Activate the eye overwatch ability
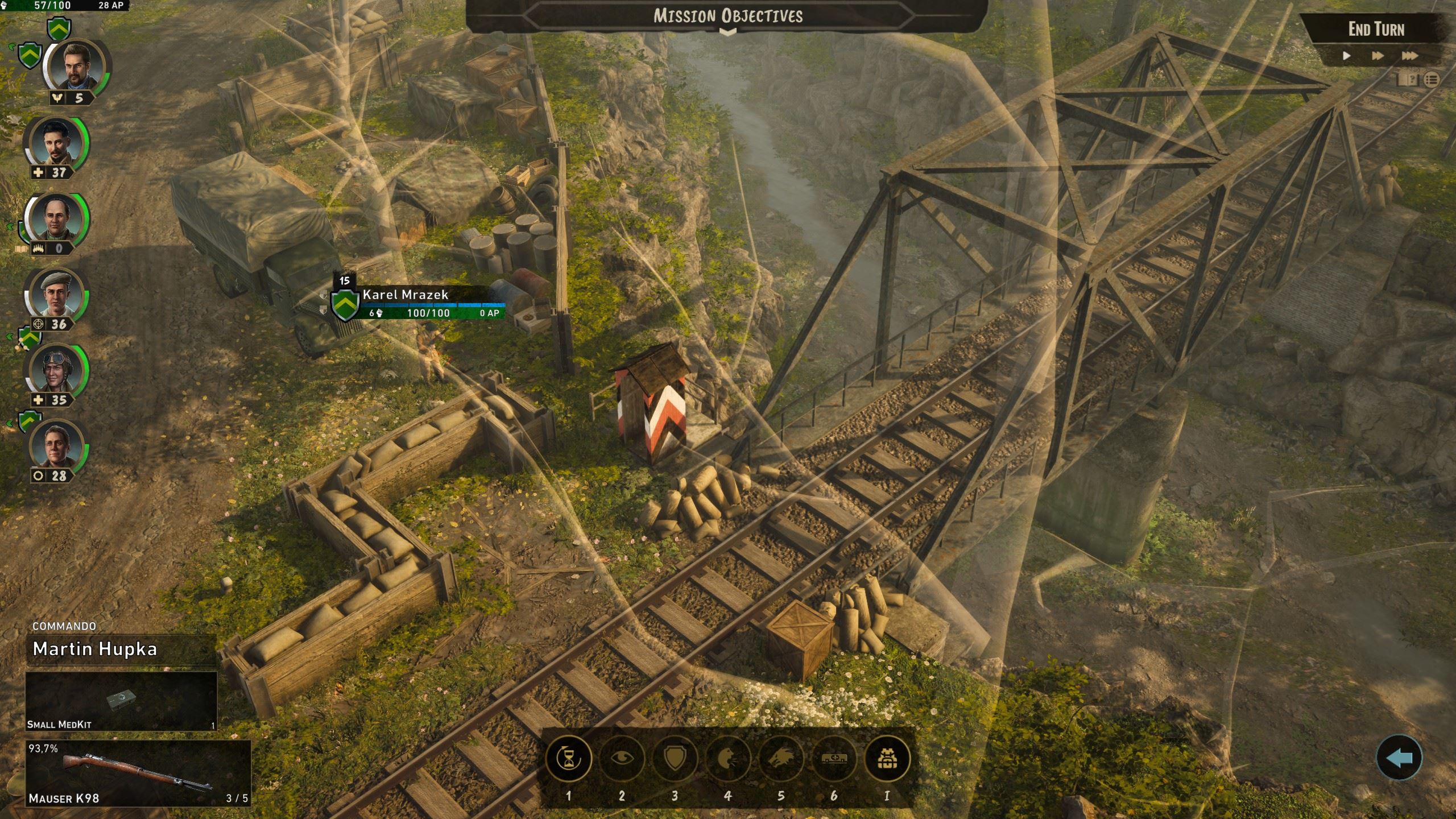This screenshot has height=819, width=1456. tap(622, 759)
